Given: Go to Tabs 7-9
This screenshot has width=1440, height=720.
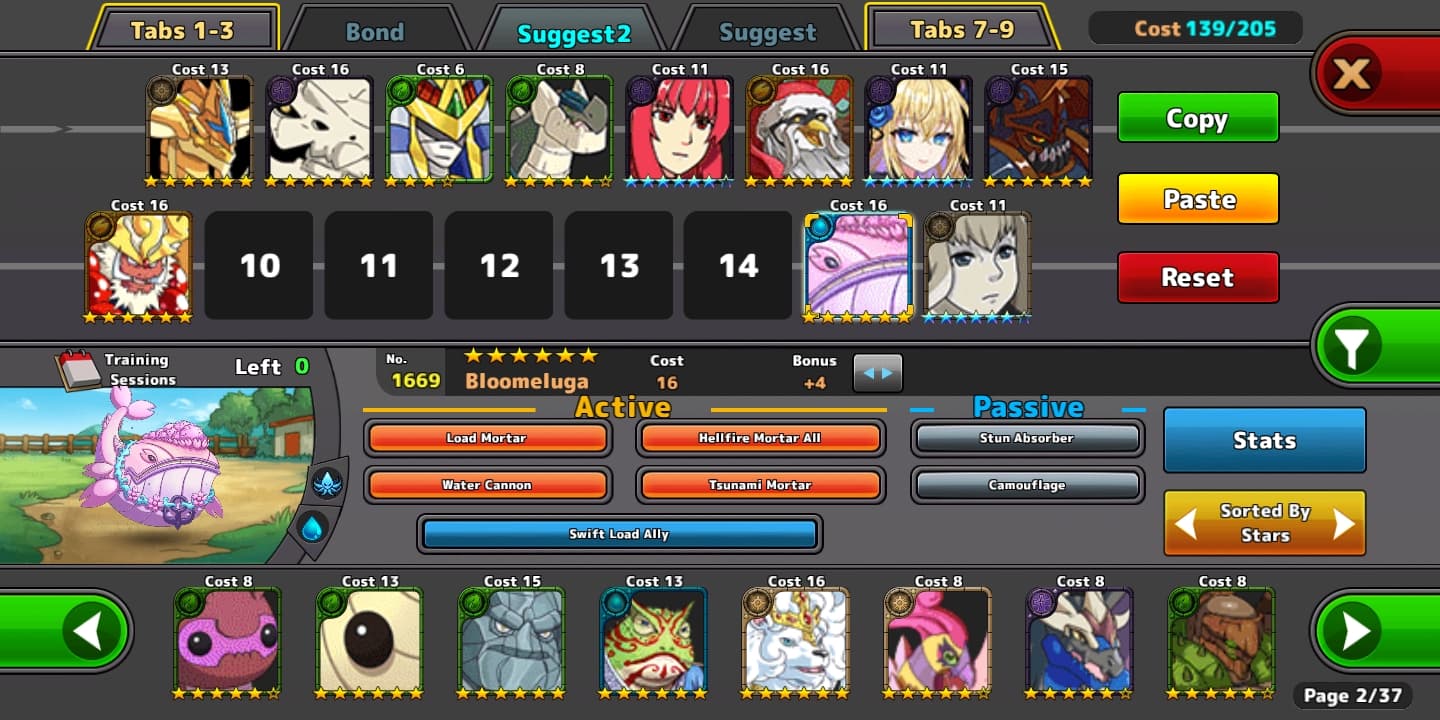Looking at the screenshot, I should (x=961, y=30).
